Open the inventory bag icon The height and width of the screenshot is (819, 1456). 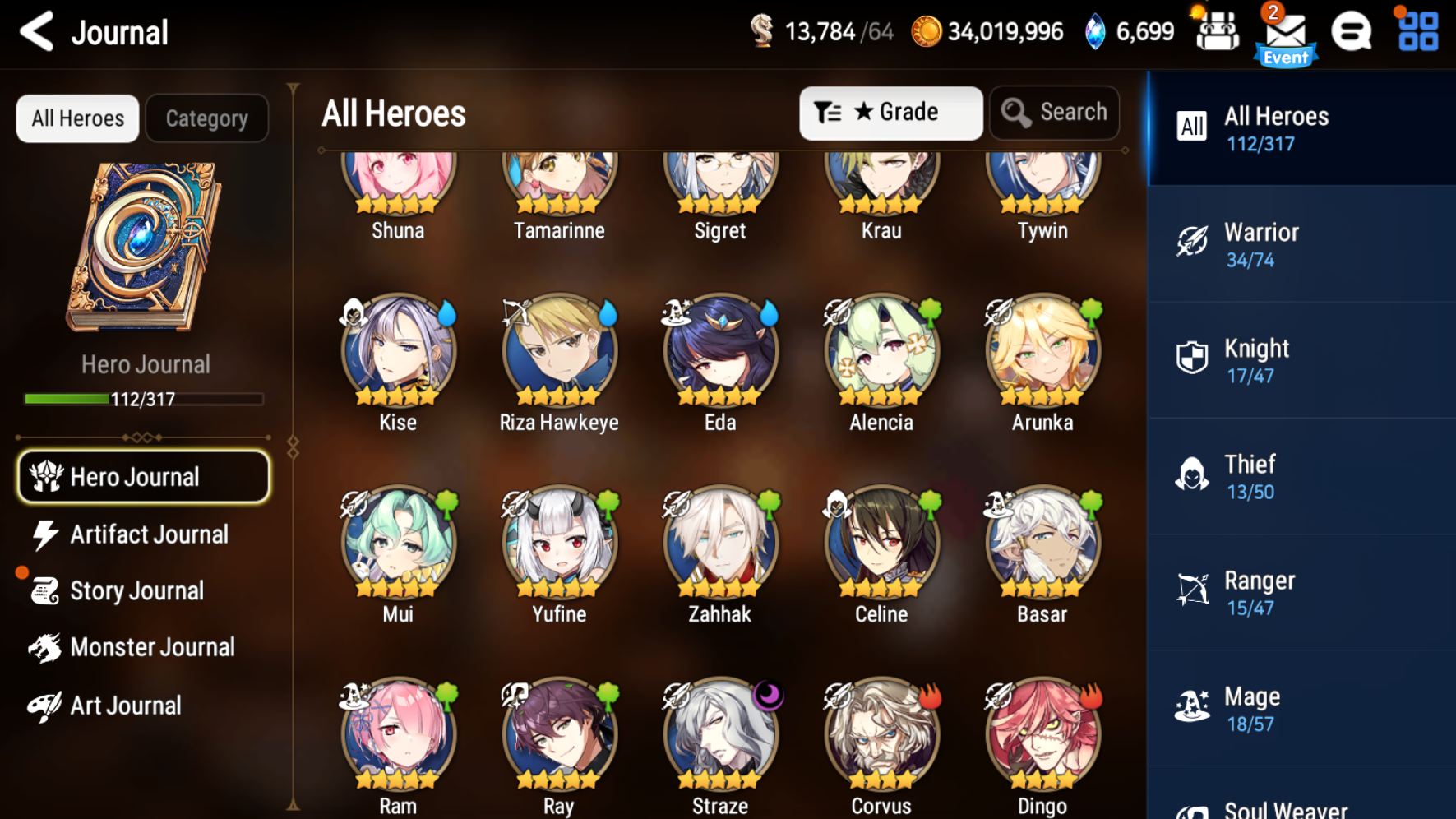point(1217,31)
